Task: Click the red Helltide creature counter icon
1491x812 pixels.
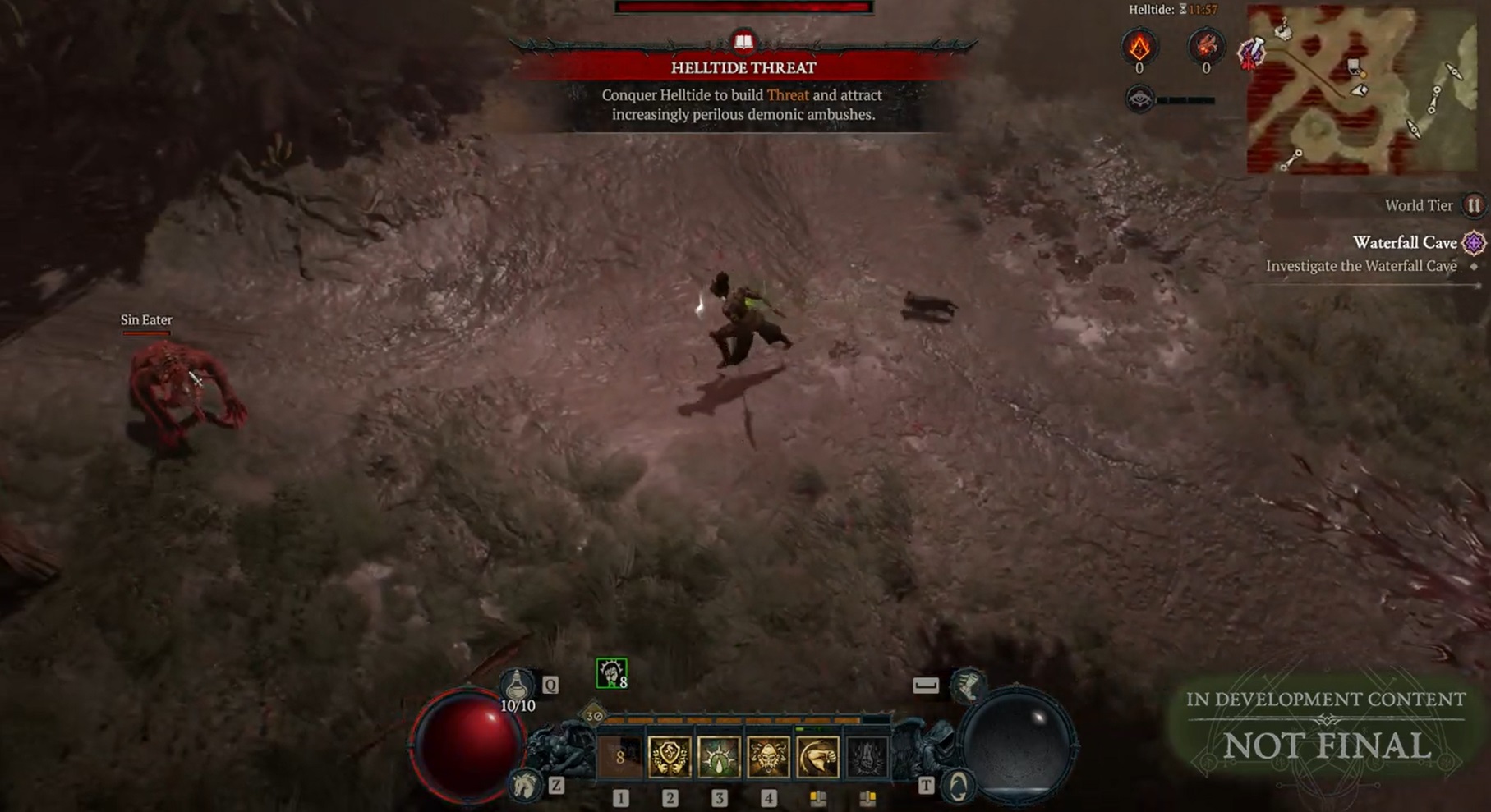Action: (x=1205, y=47)
